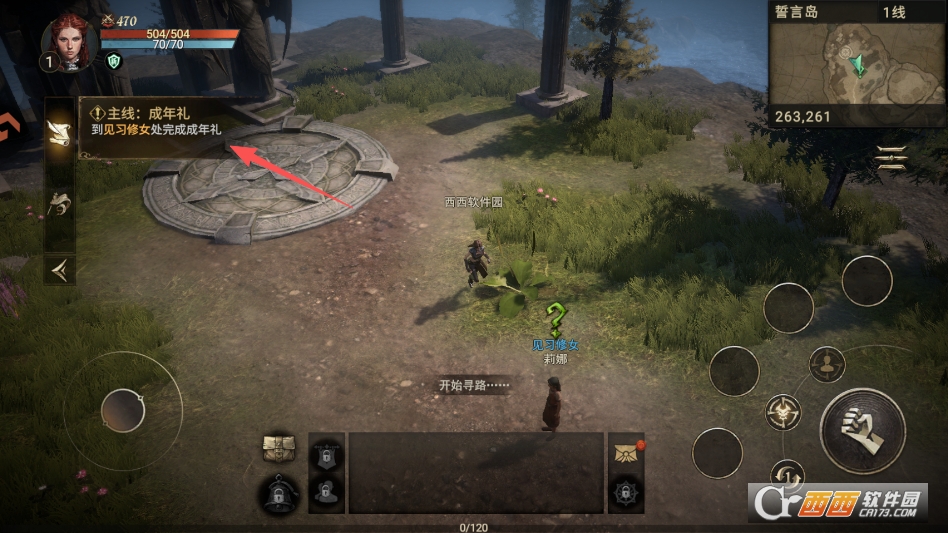Tap the character silhouette skill button

(x=827, y=364)
